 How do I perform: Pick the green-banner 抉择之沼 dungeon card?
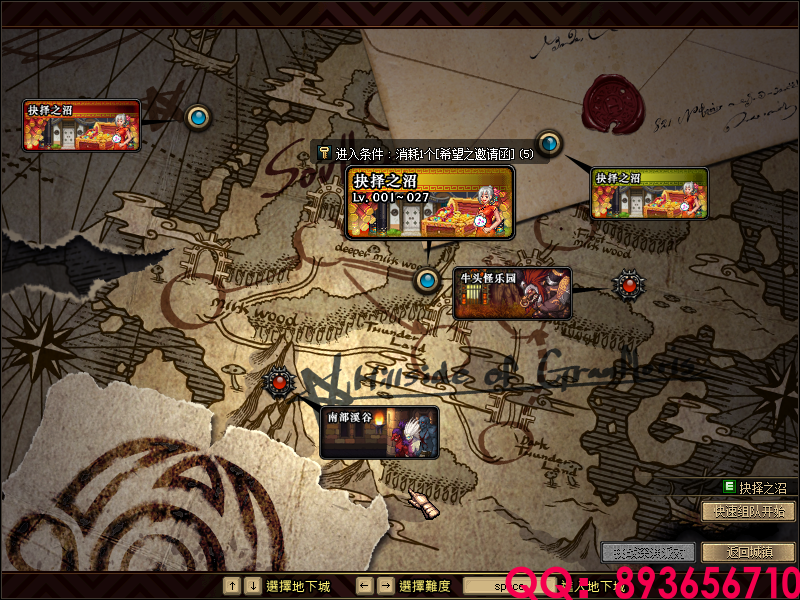(650, 192)
